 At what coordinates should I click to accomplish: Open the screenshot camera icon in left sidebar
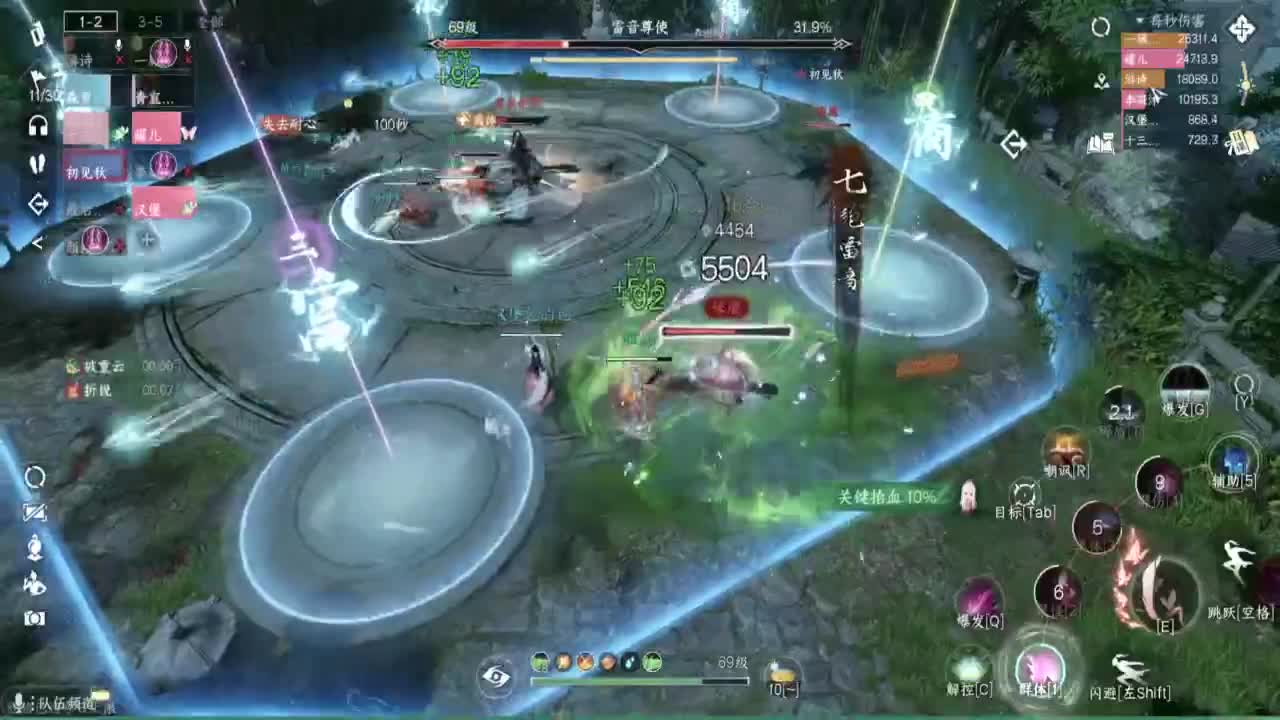[x=35, y=615]
